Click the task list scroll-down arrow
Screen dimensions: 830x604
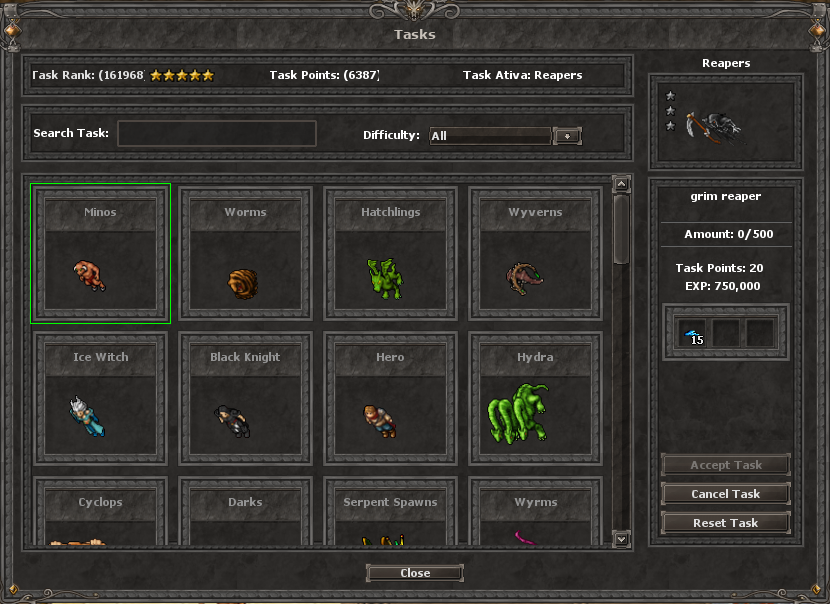[x=621, y=539]
